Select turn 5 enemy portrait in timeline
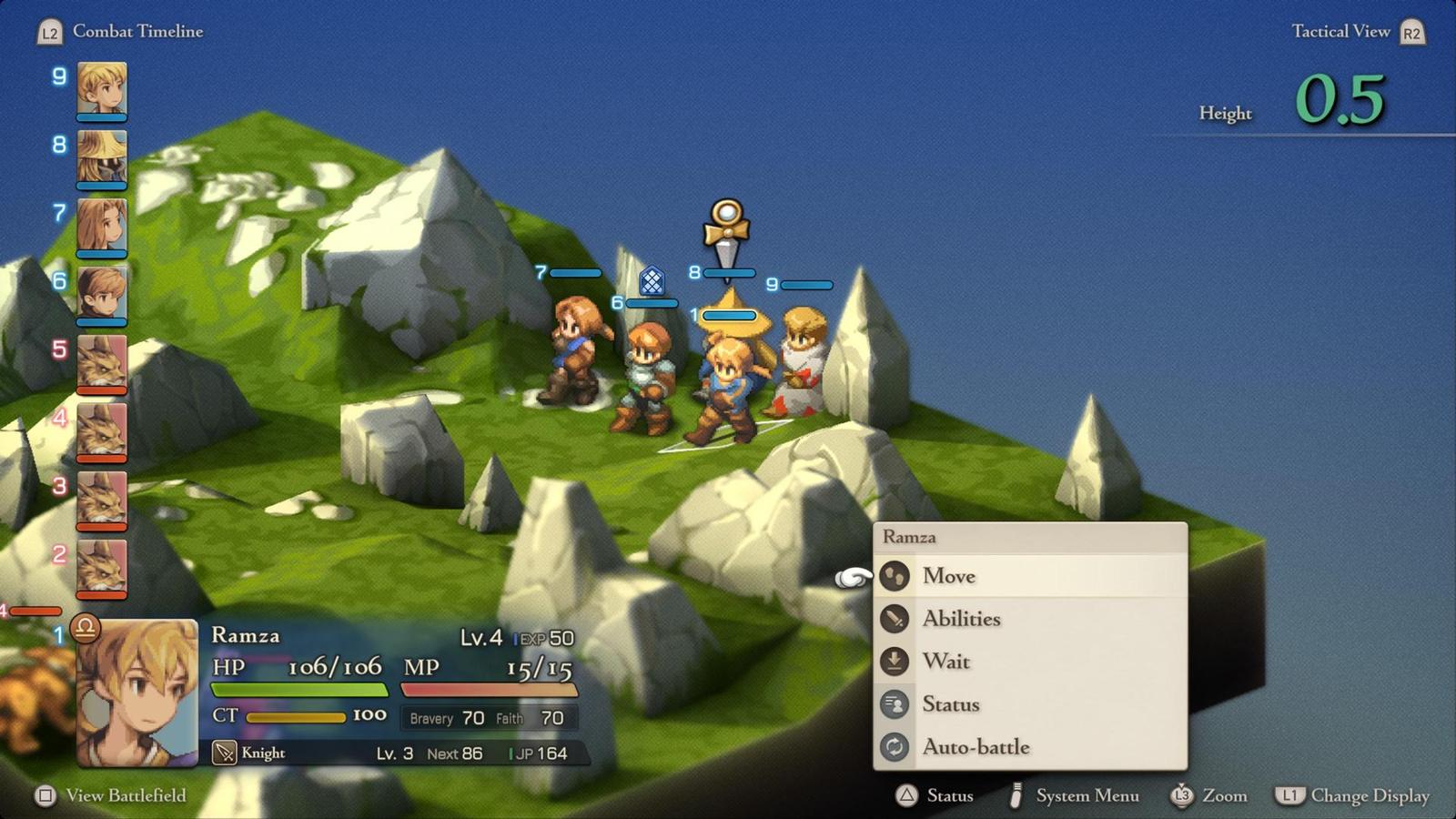The height and width of the screenshot is (819, 1456). (102, 361)
